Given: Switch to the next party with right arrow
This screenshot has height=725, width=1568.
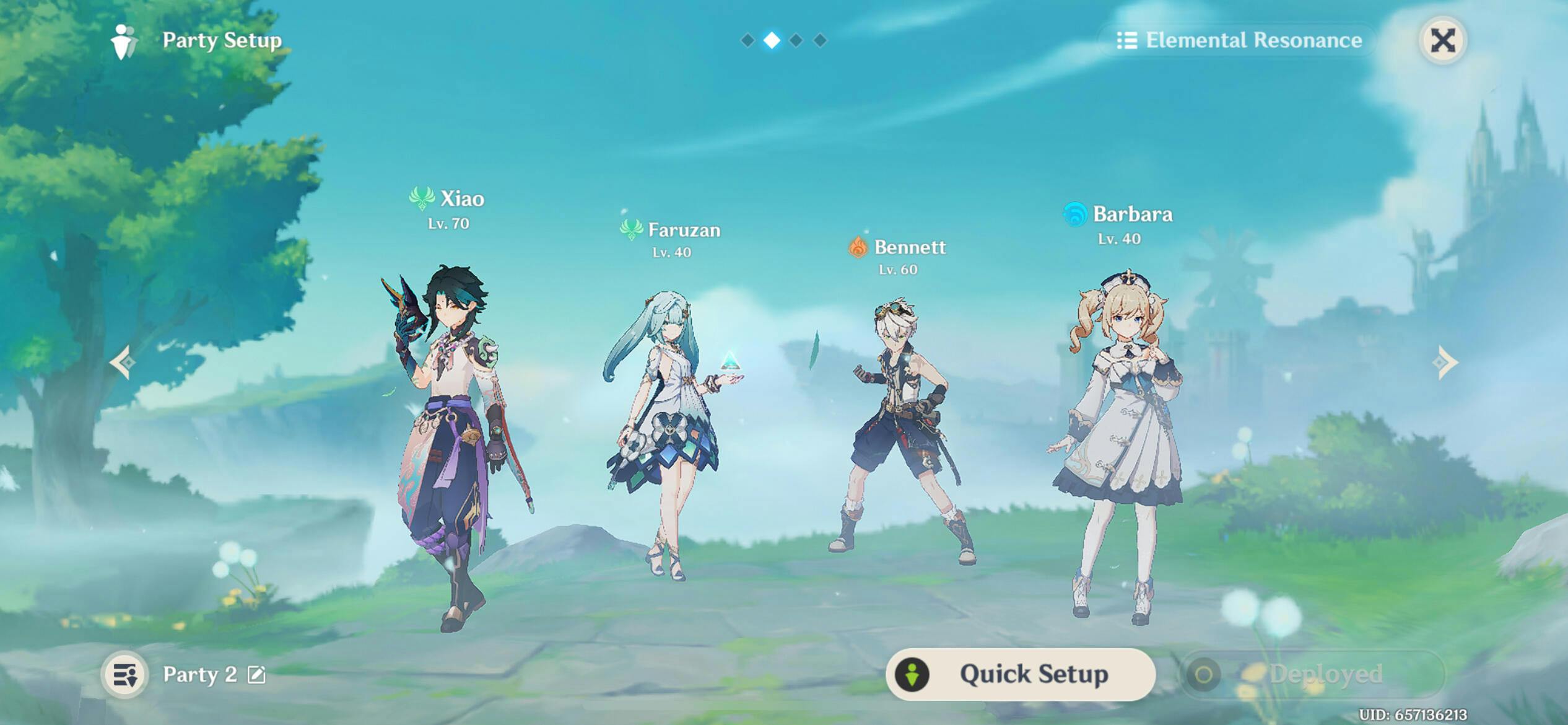Looking at the screenshot, I should (1445, 362).
